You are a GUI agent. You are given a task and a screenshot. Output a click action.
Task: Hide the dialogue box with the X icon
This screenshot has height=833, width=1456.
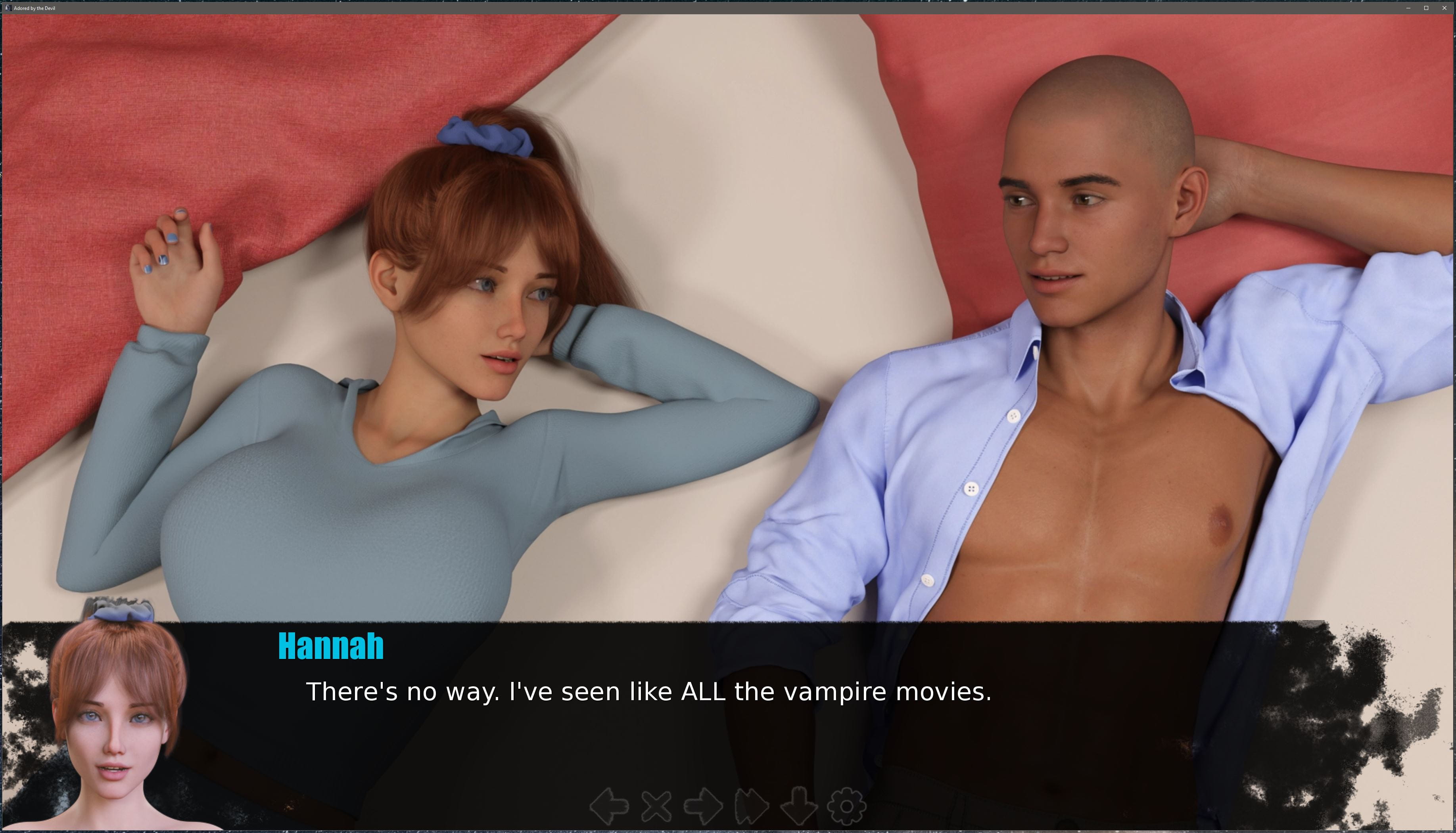point(656,807)
